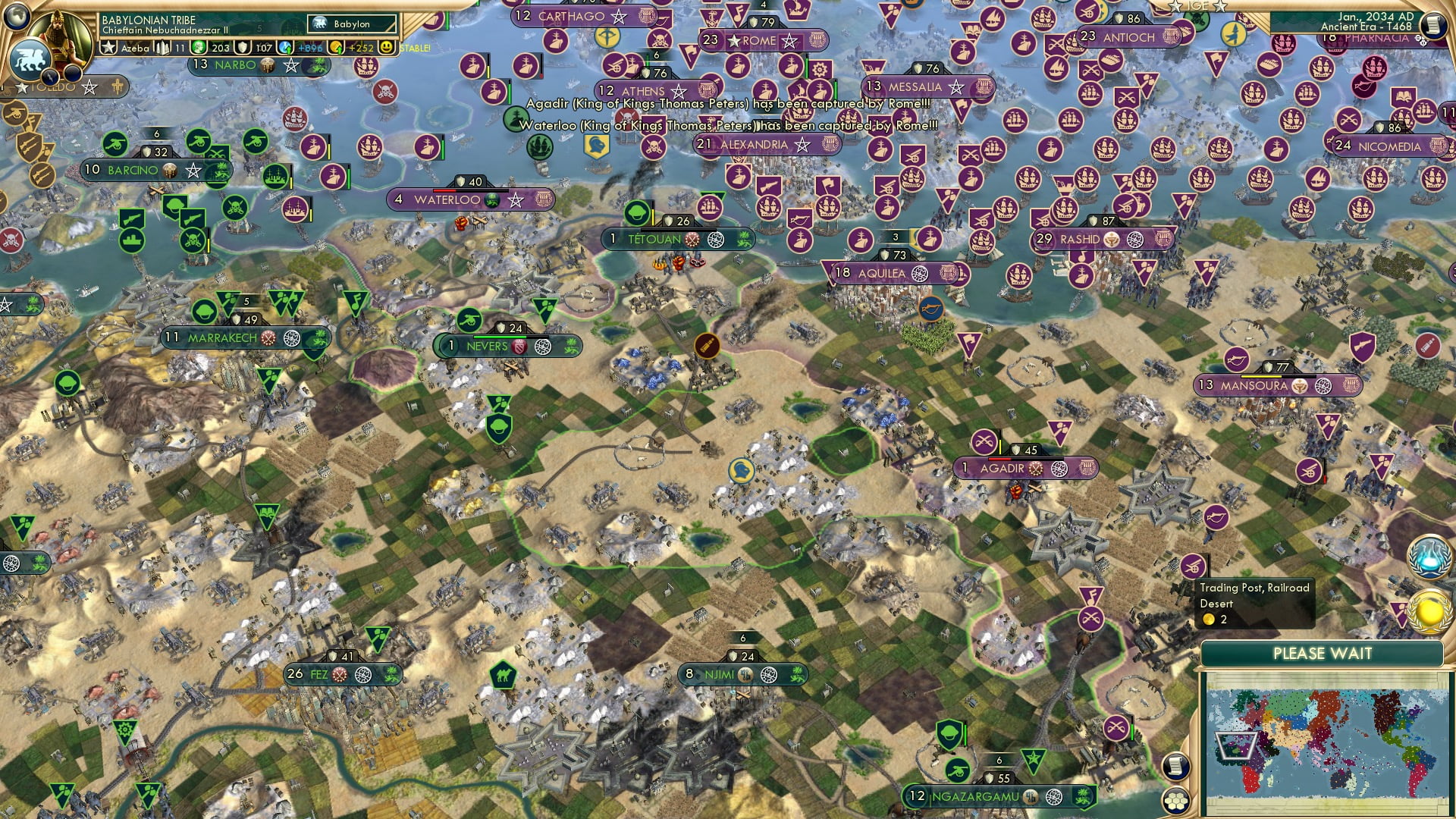
Task: Open the notification log scroll icon
Action: 1175,767
